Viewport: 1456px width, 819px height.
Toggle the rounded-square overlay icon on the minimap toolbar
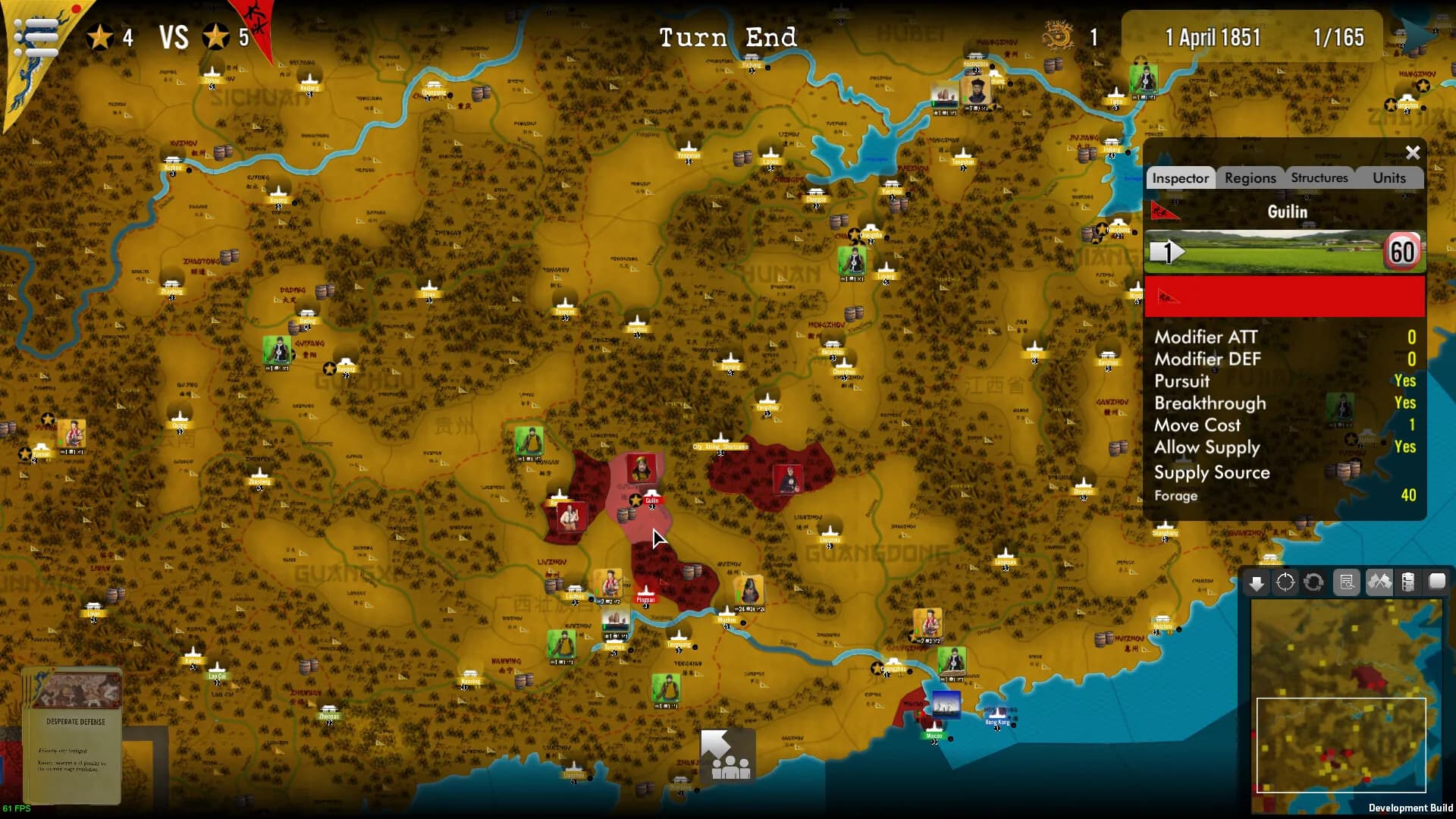(1436, 582)
